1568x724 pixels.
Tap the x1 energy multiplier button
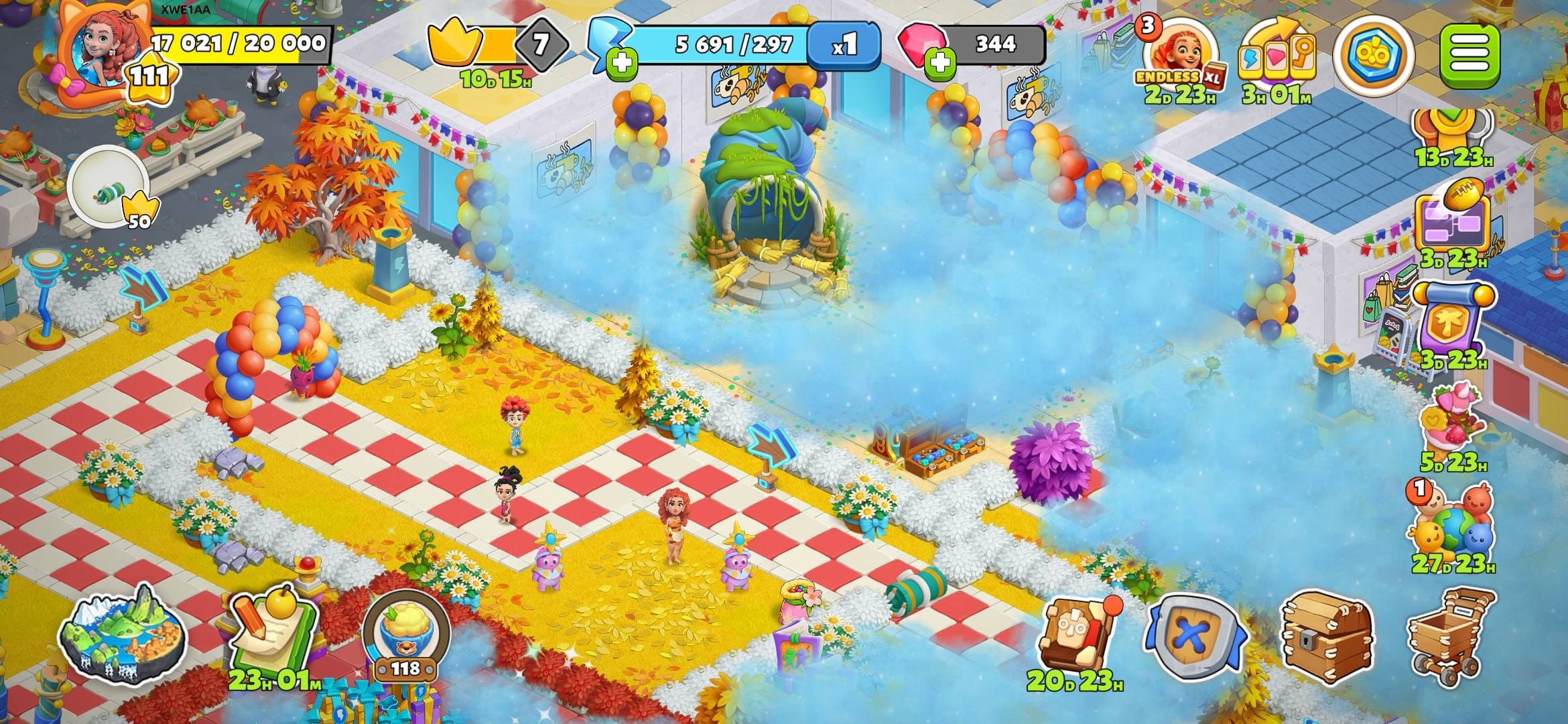click(844, 45)
